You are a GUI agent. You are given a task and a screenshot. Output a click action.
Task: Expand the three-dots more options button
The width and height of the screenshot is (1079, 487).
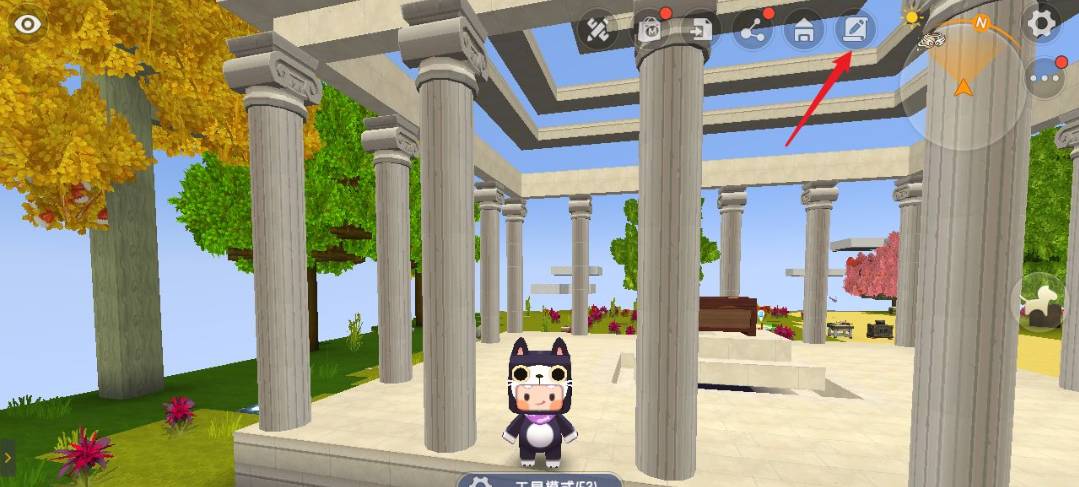pos(1044,77)
